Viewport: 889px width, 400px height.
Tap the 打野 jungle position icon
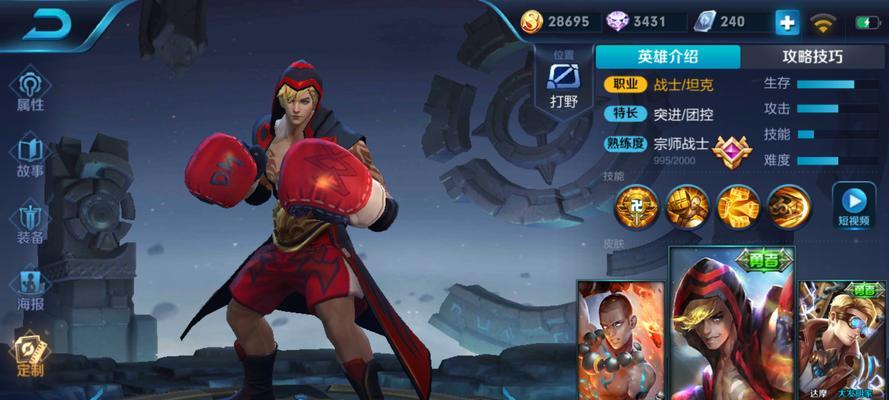565,83
